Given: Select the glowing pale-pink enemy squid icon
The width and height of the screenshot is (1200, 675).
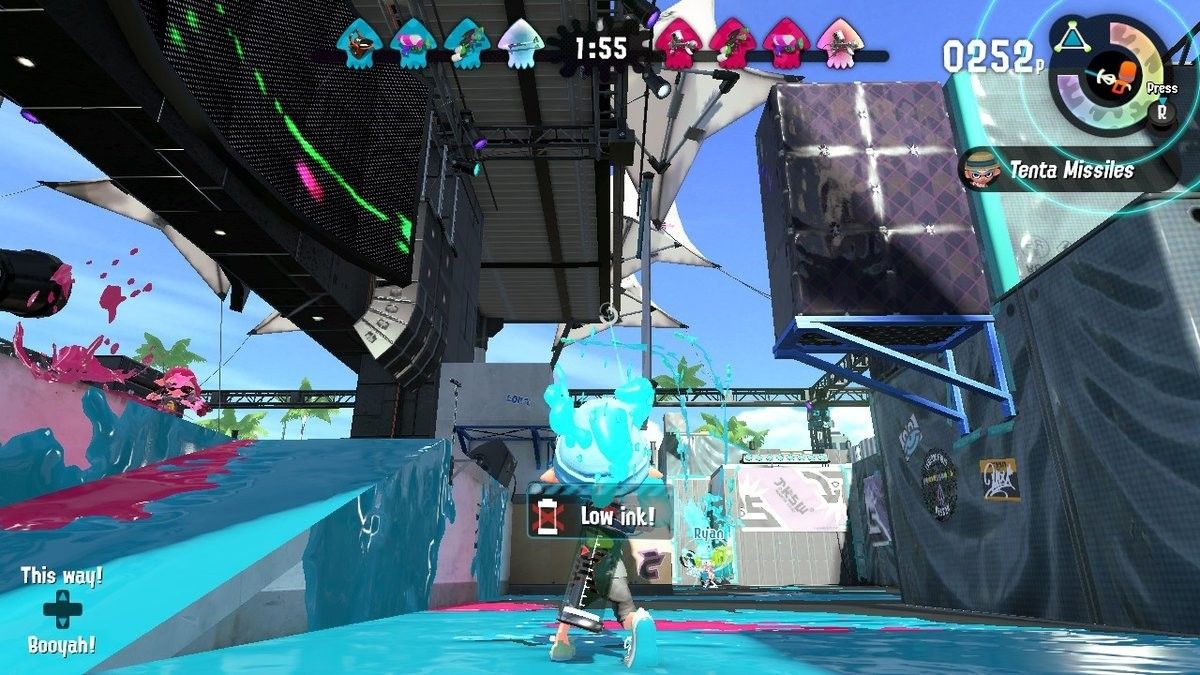Looking at the screenshot, I should click(x=835, y=45).
